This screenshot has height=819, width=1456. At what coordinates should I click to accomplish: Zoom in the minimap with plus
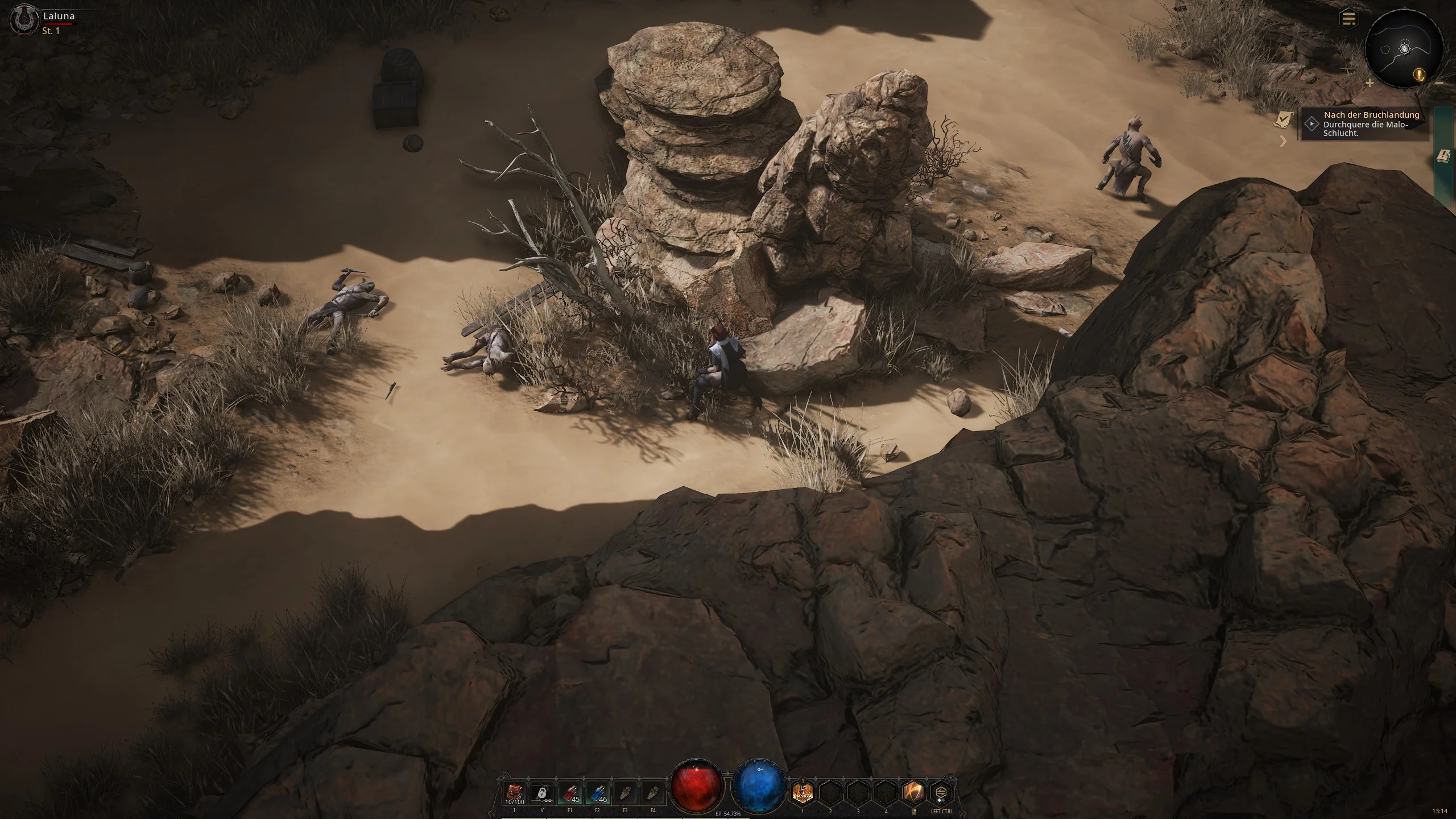[x=1370, y=83]
